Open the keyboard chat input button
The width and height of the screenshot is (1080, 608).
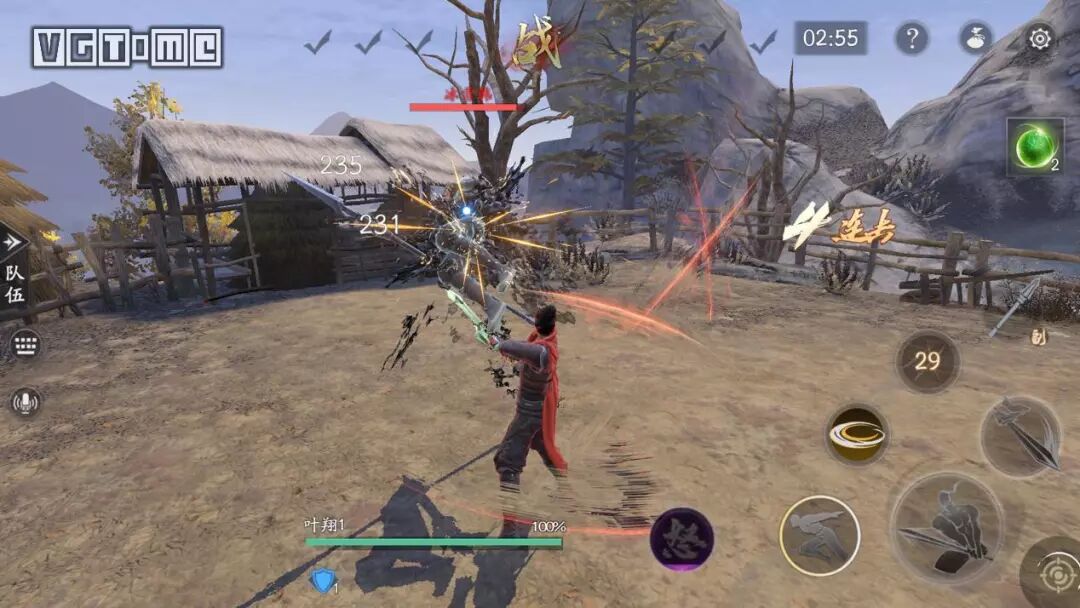(26, 345)
